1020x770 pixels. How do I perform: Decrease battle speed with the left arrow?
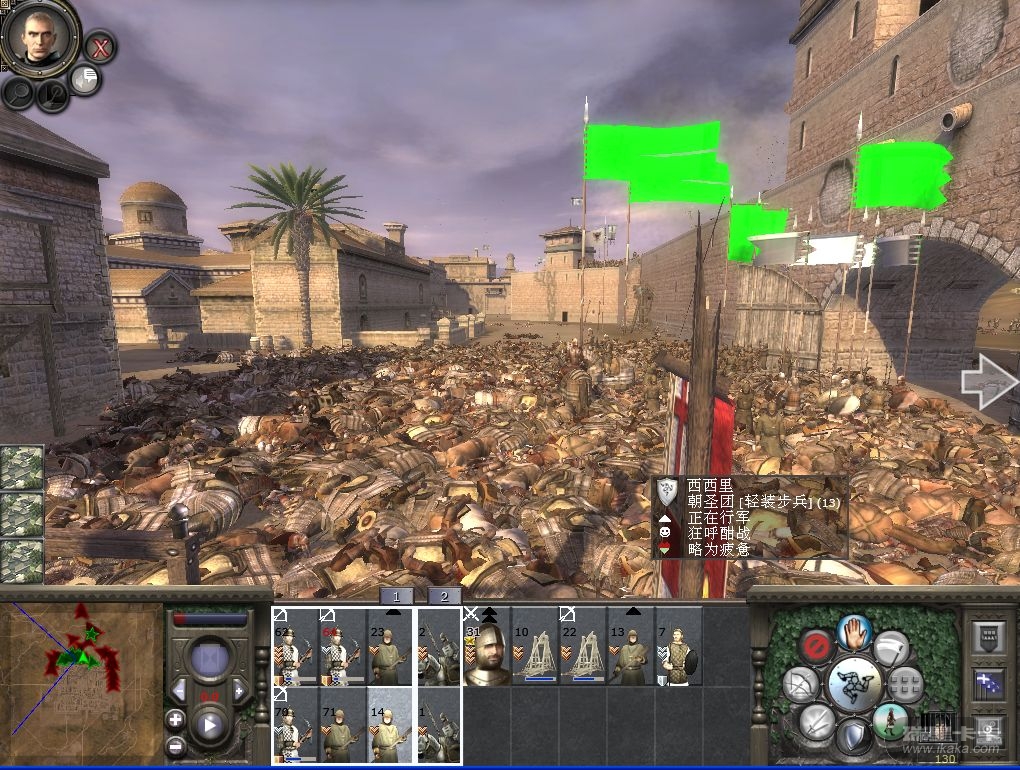tap(179, 689)
